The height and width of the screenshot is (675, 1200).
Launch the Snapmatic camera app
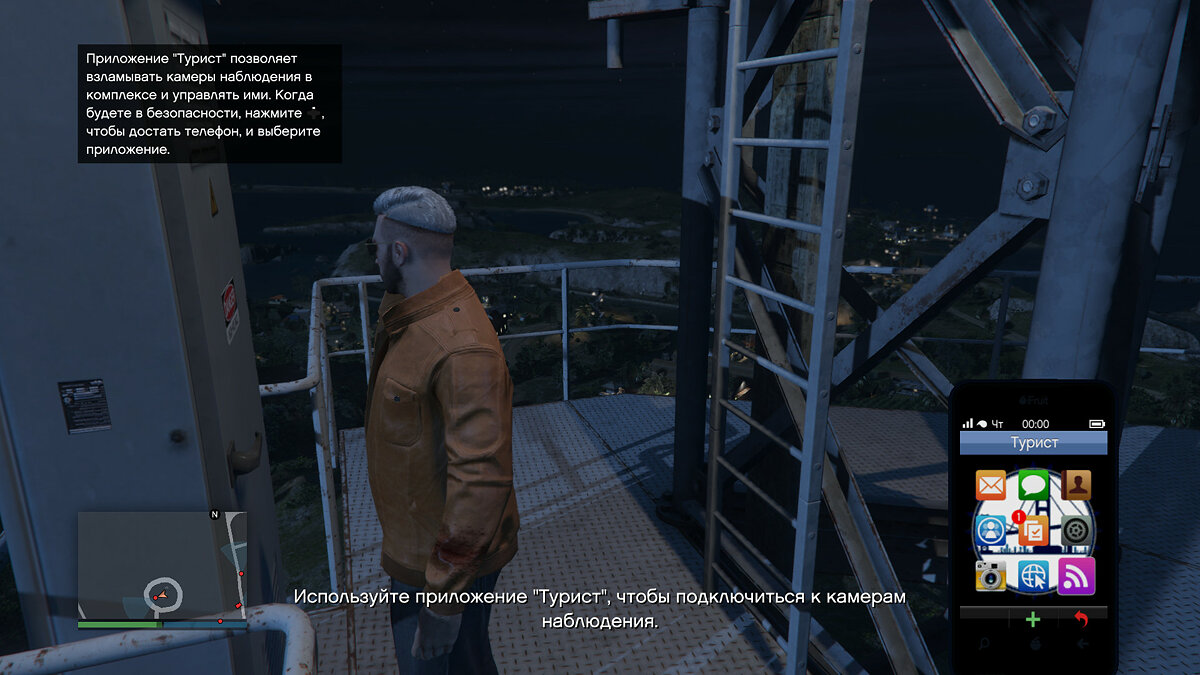pyautogui.click(x=991, y=575)
